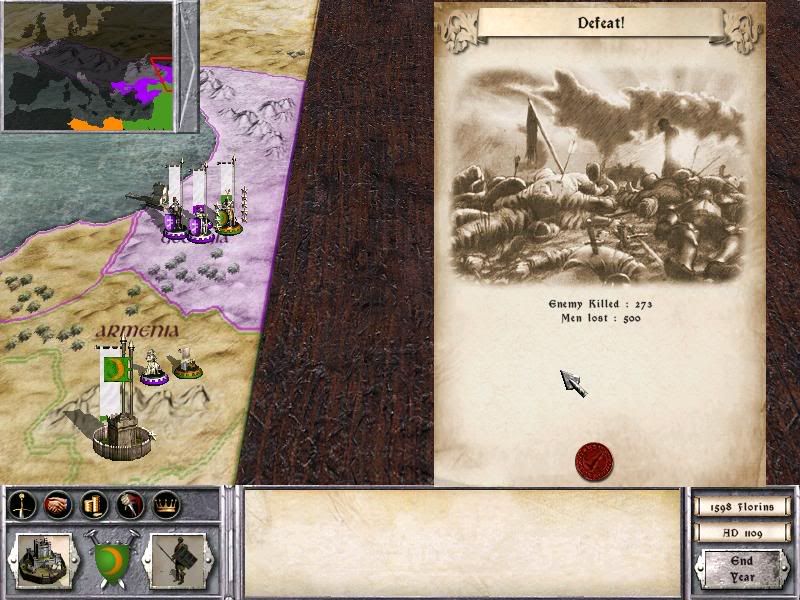Click the campaign minimap
This screenshot has width=800, height=600.
point(90,66)
